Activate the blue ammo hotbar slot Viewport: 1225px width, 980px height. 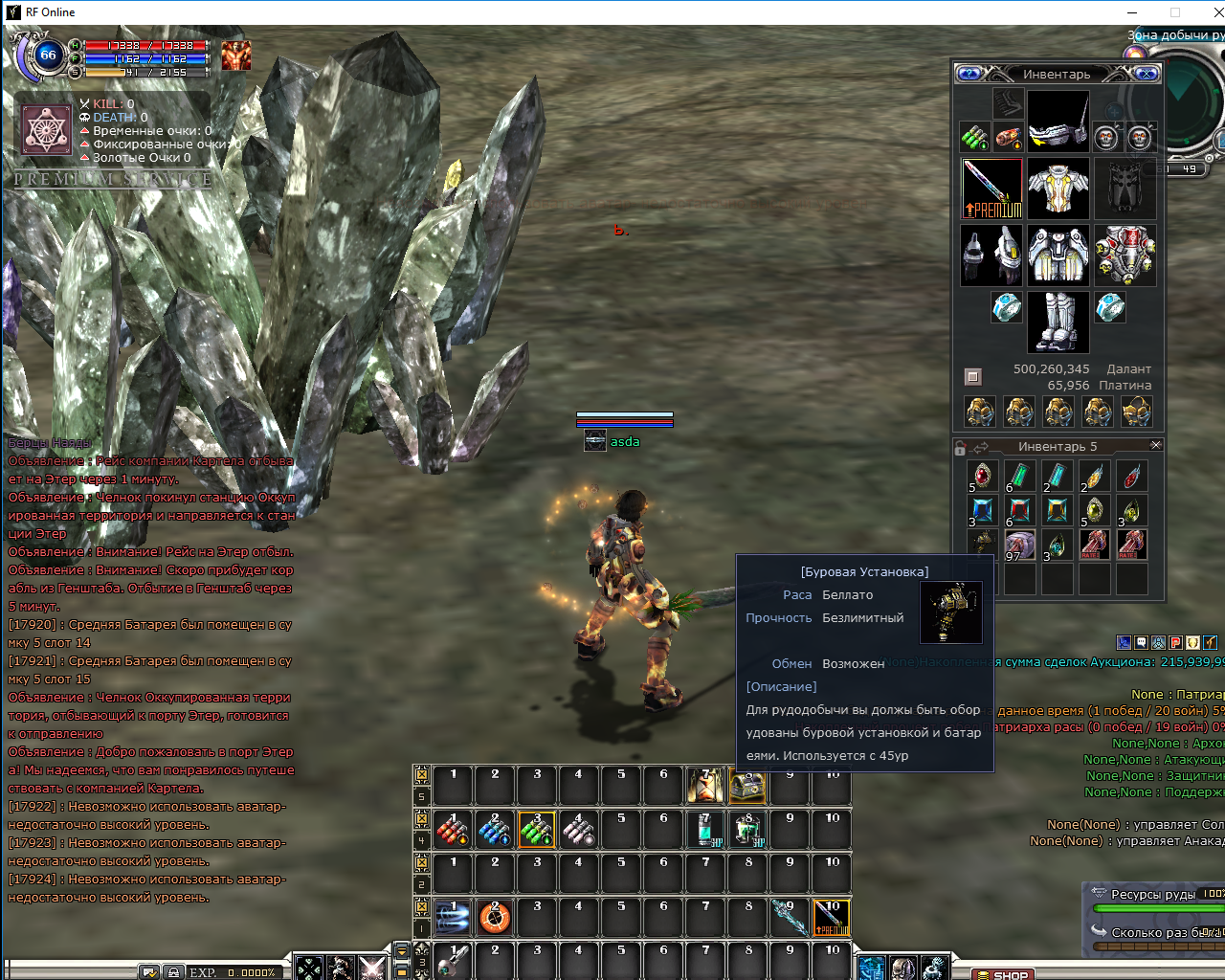tap(495, 830)
